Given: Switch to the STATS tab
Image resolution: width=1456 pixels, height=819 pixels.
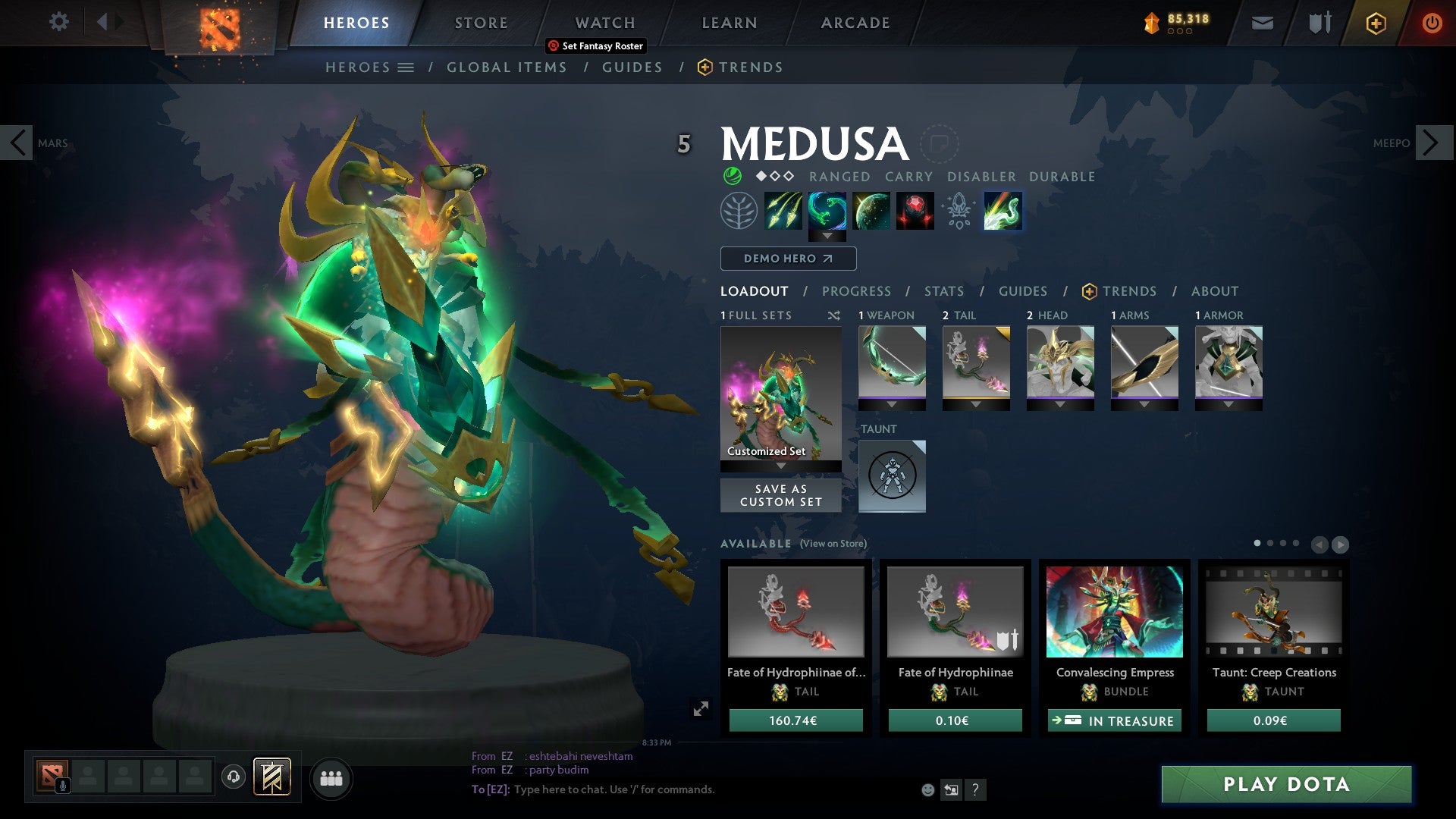Looking at the screenshot, I should 943,291.
